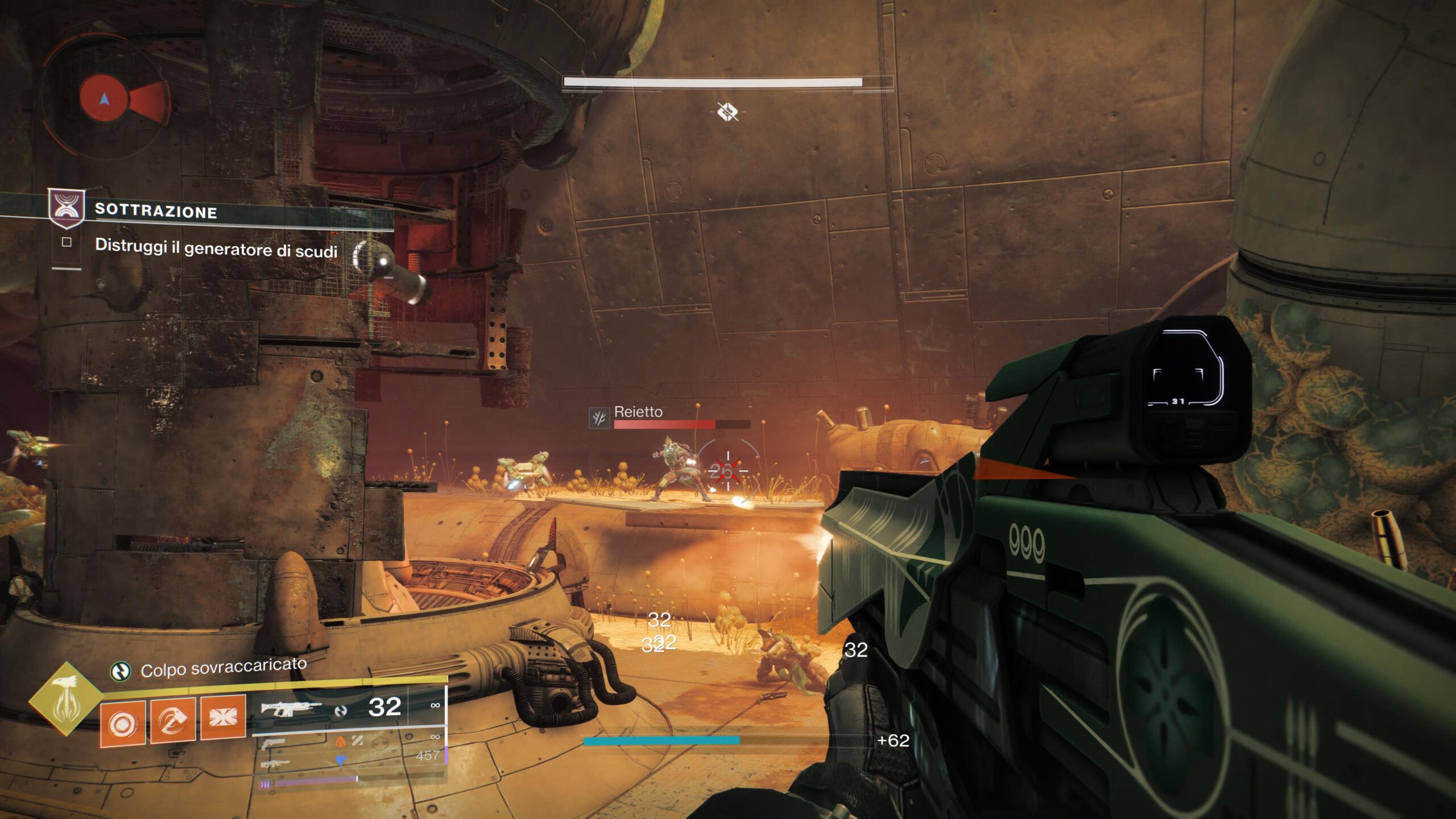1456x819 pixels.
Task: Use the circular grenade ability icon
Action: 123,723
